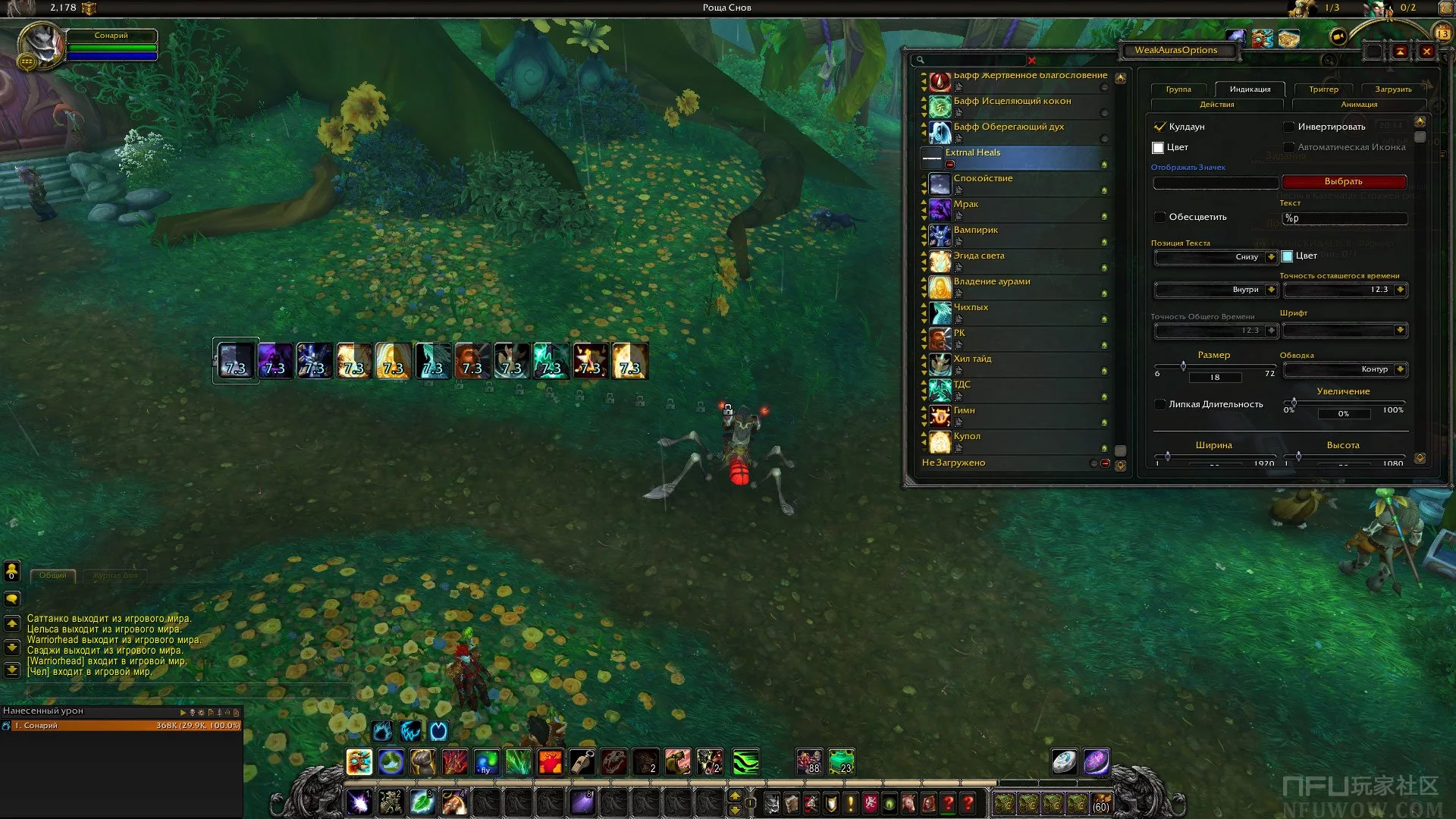Focus the %p text input field
The height and width of the screenshot is (819, 1456).
1344,218
